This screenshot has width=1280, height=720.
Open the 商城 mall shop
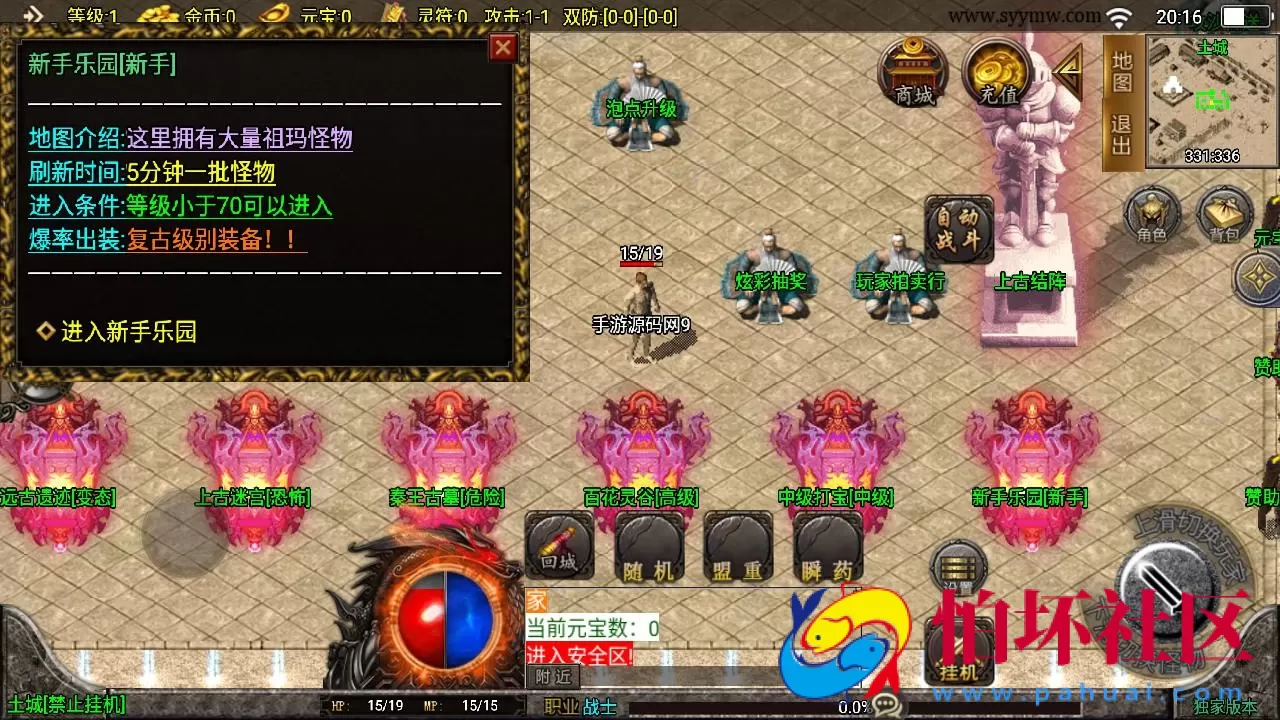915,75
